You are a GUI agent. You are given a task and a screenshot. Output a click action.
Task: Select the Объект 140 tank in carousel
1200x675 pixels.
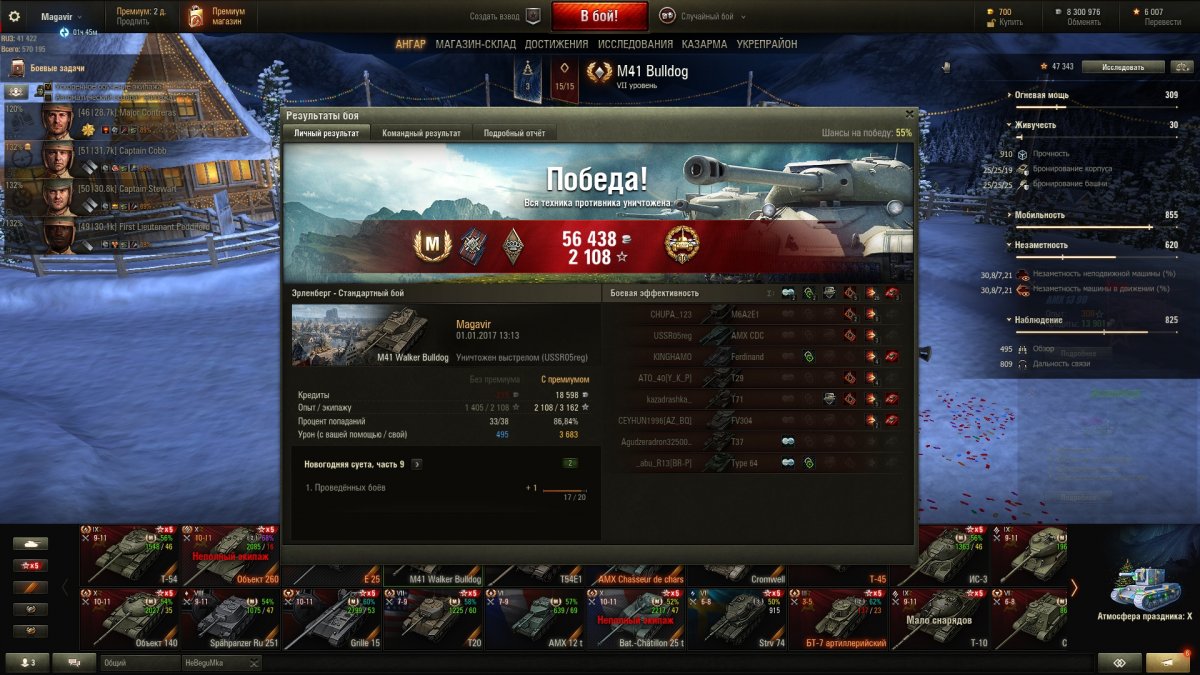[128, 618]
